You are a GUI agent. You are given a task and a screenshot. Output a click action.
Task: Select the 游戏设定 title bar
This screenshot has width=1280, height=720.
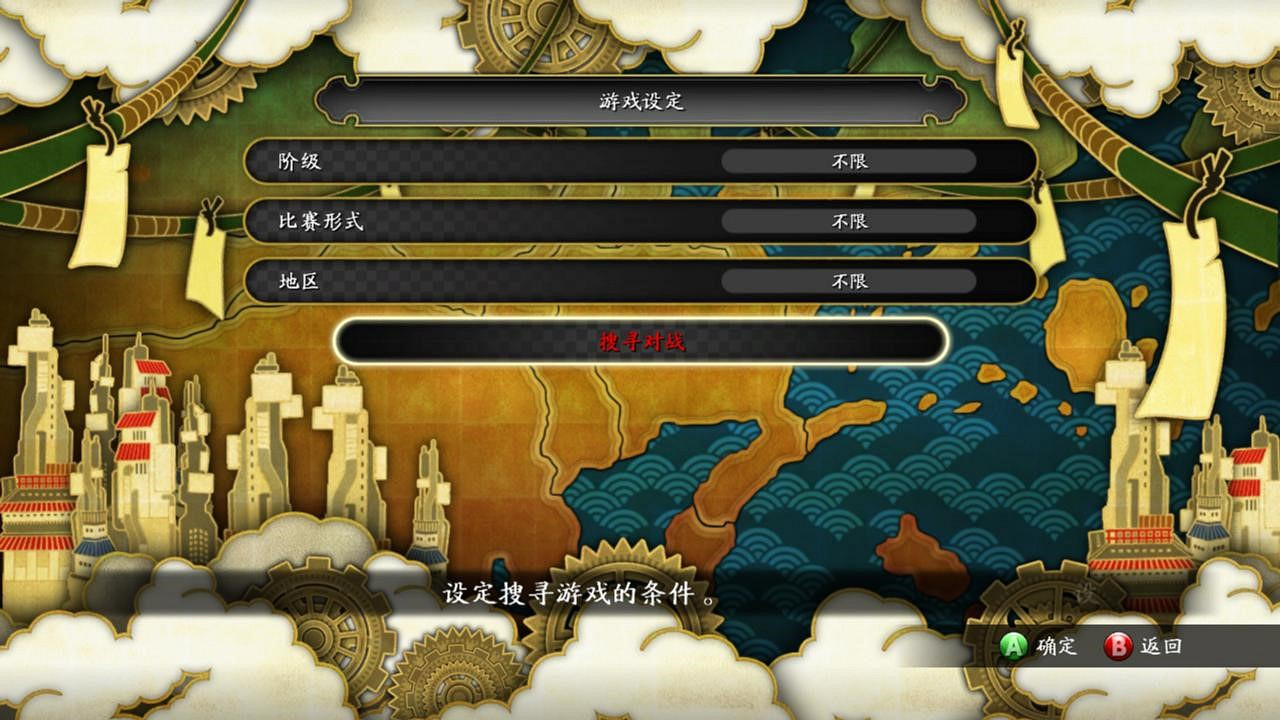640,101
